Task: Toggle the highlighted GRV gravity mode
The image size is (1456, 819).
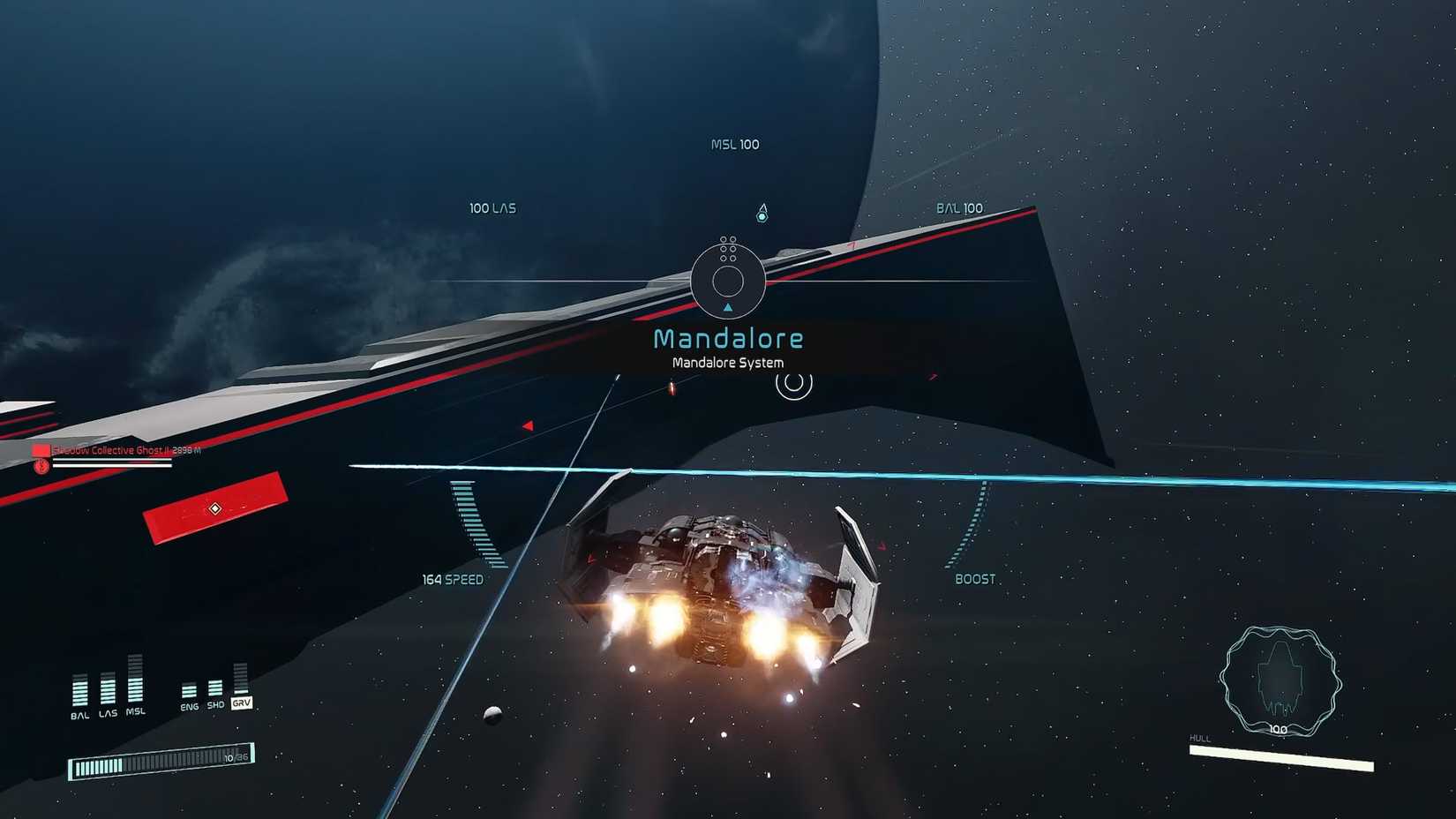Action: click(x=242, y=703)
